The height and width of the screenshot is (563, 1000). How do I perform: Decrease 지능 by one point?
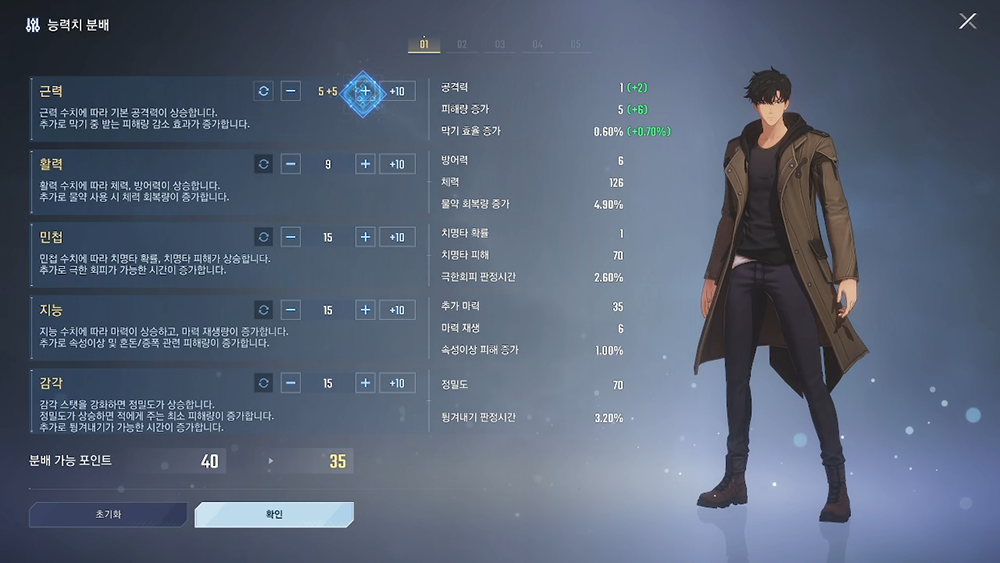tap(291, 310)
